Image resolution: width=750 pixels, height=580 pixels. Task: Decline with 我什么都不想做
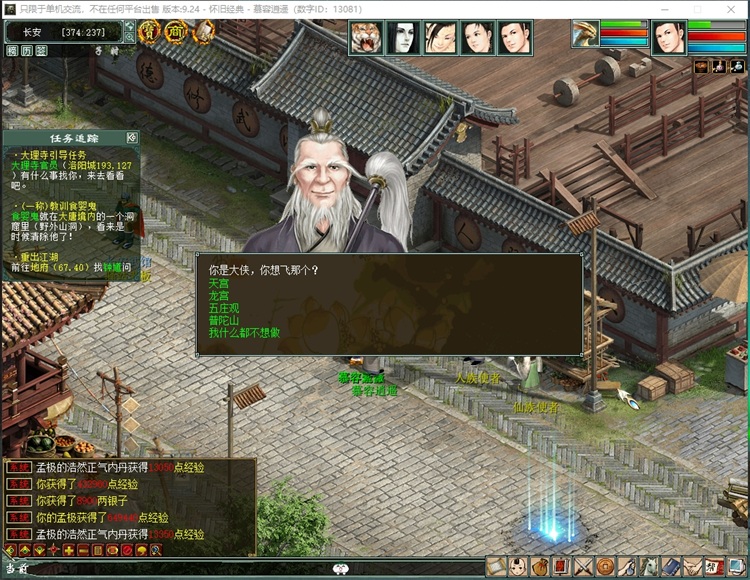(x=244, y=332)
